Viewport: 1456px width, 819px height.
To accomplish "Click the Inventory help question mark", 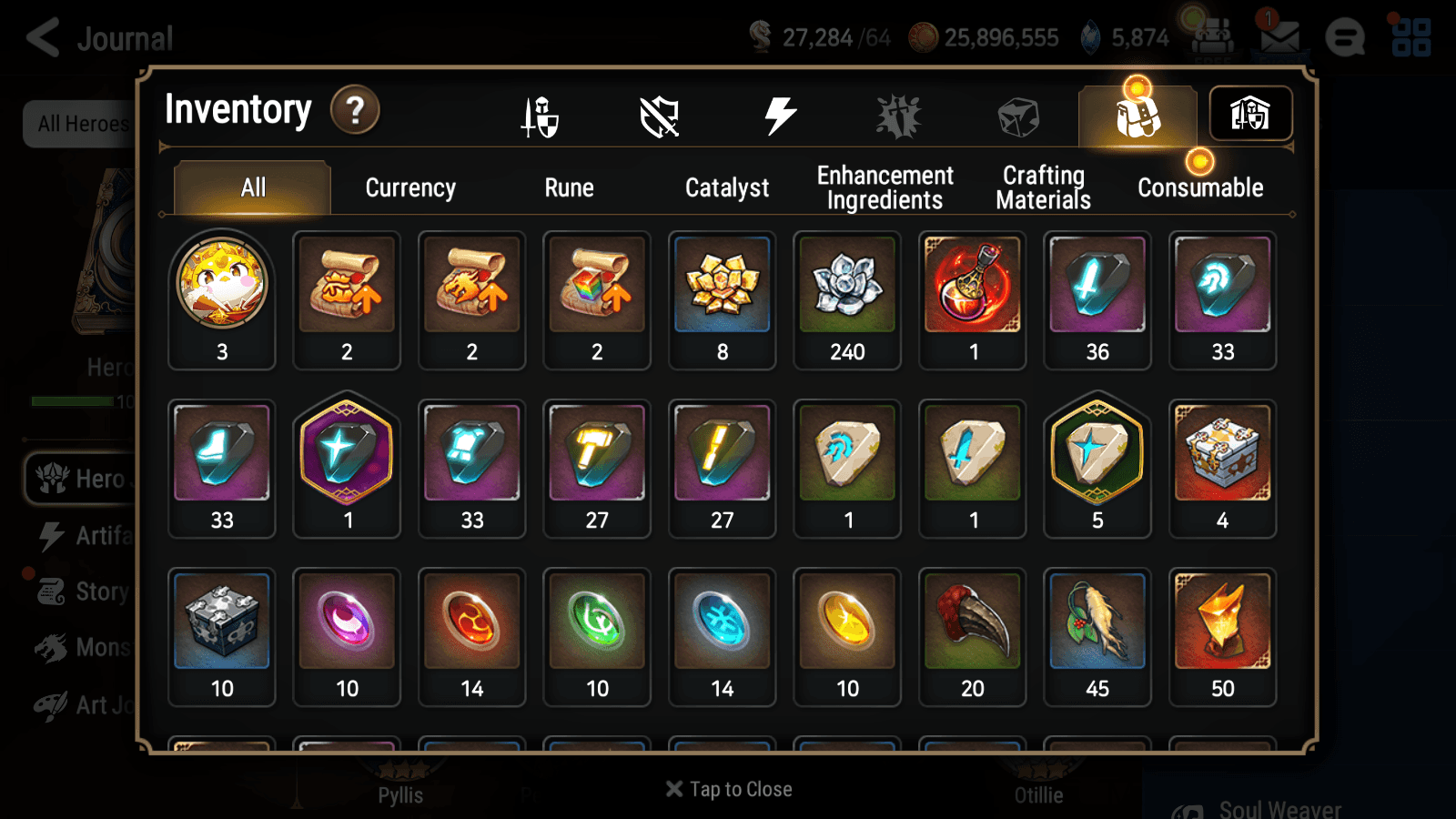I will [x=354, y=109].
